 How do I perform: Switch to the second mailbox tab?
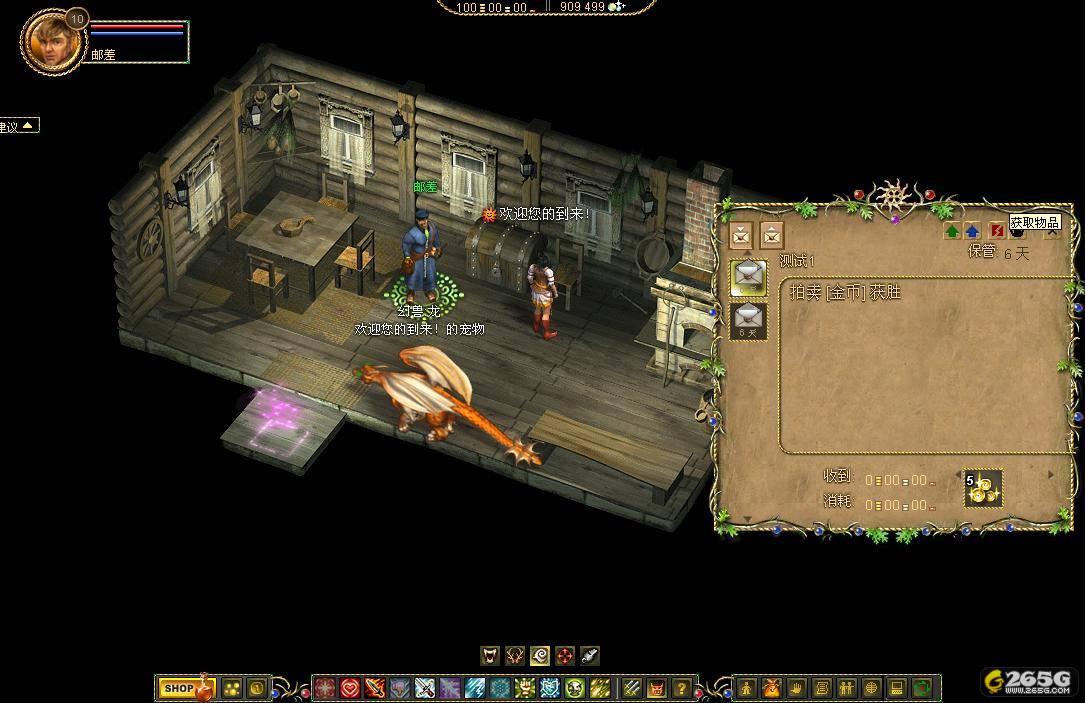tap(771, 235)
